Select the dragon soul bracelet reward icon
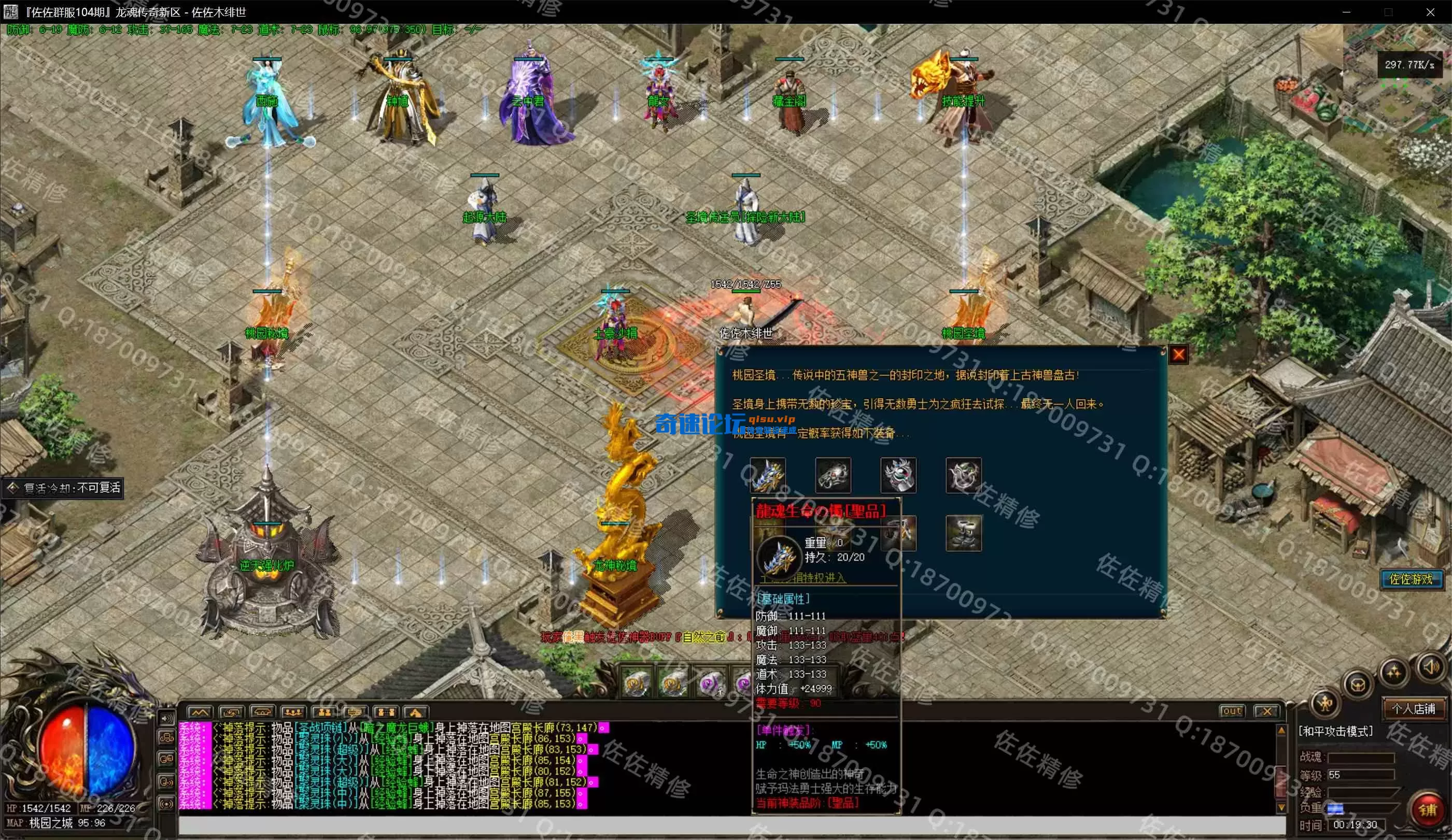This screenshot has height=840, width=1452. point(768,475)
